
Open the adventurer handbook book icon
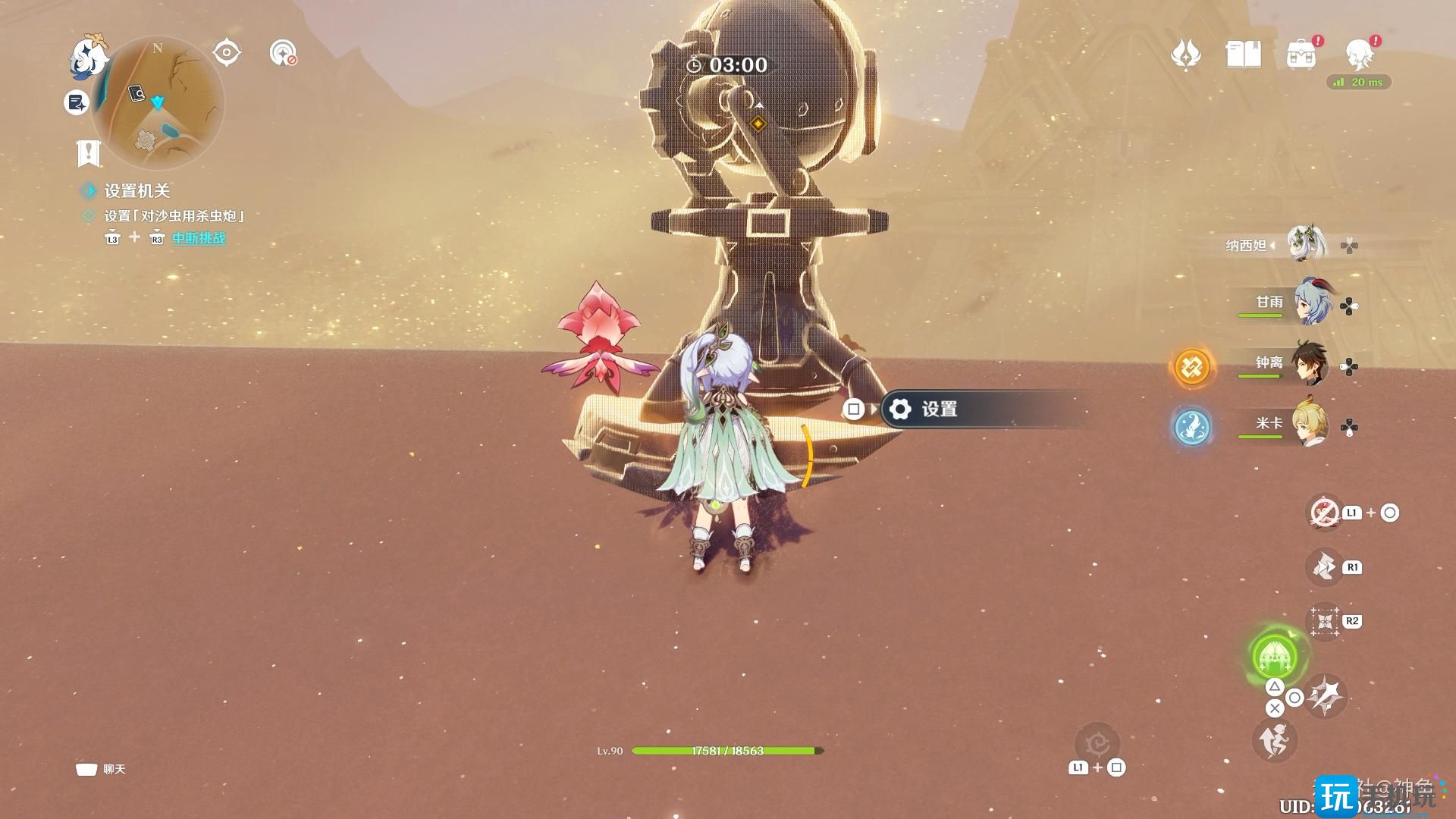click(1243, 55)
